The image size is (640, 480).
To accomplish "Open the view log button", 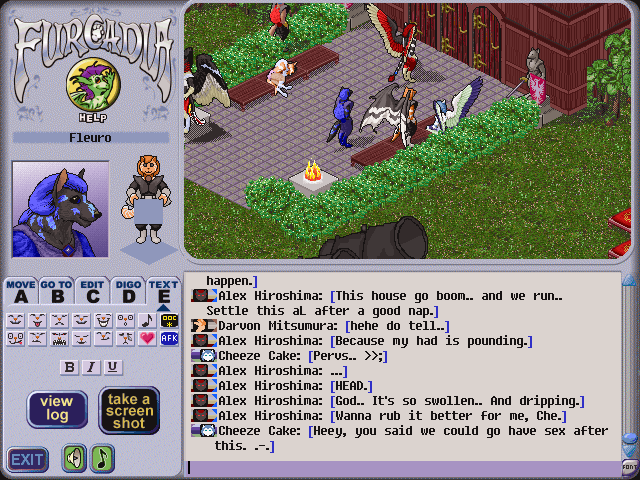I will point(56,409).
